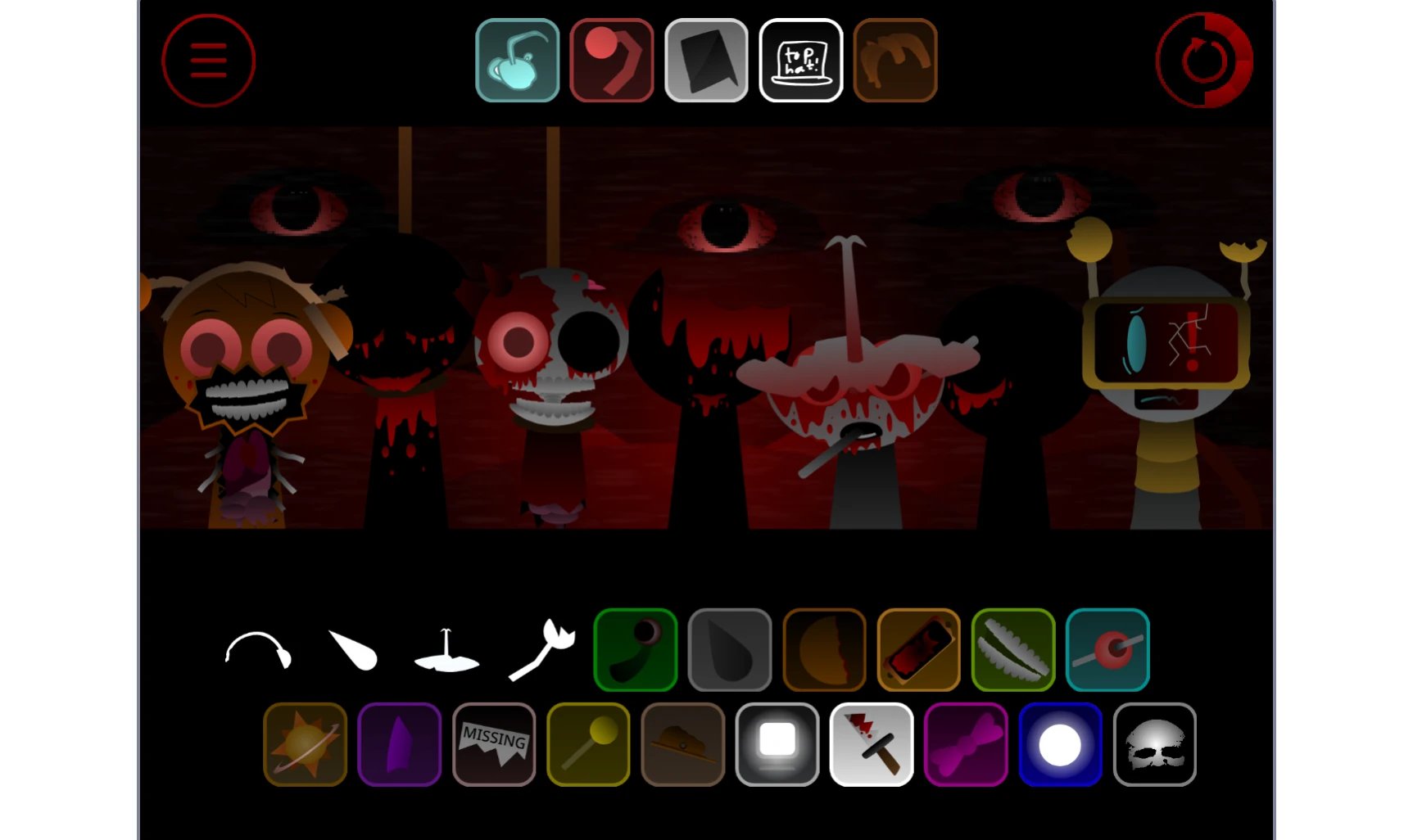
Task: Open the brown hair sound category
Action: pyautogui.click(x=894, y=60)
